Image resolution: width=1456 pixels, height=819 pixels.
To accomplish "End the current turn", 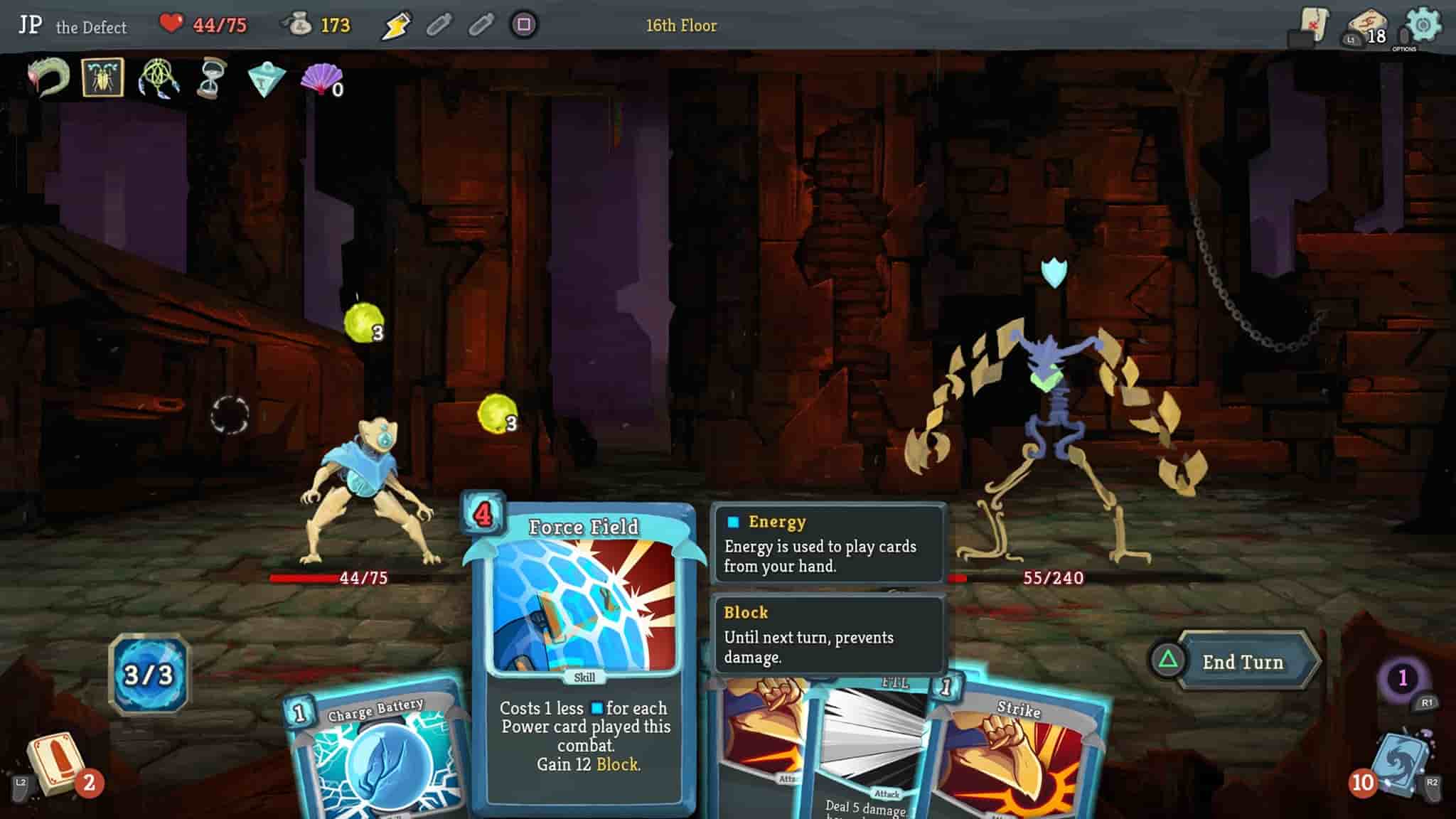I will (1241, 662).
